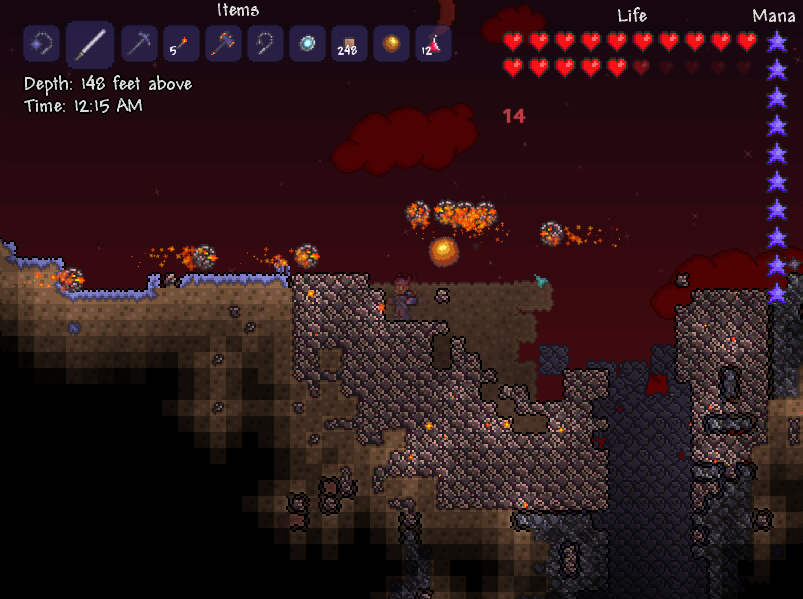Select the torch stack of 5
The image size is (803, 599).
click(181, 45)
